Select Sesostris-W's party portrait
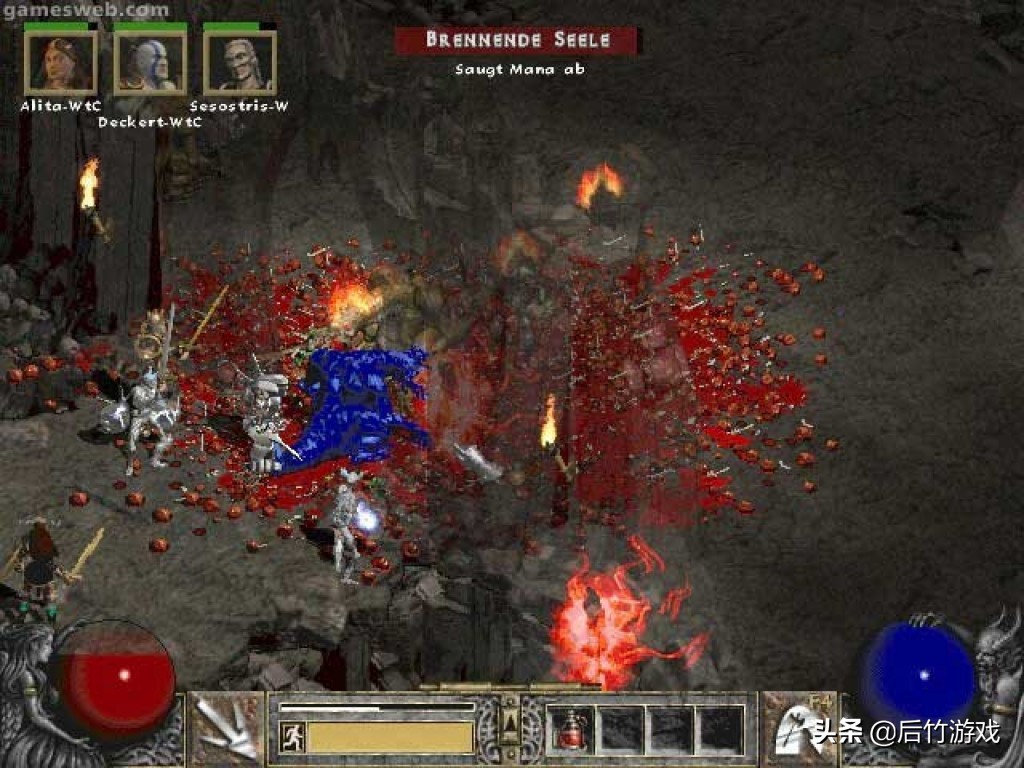 coord(239,62)
